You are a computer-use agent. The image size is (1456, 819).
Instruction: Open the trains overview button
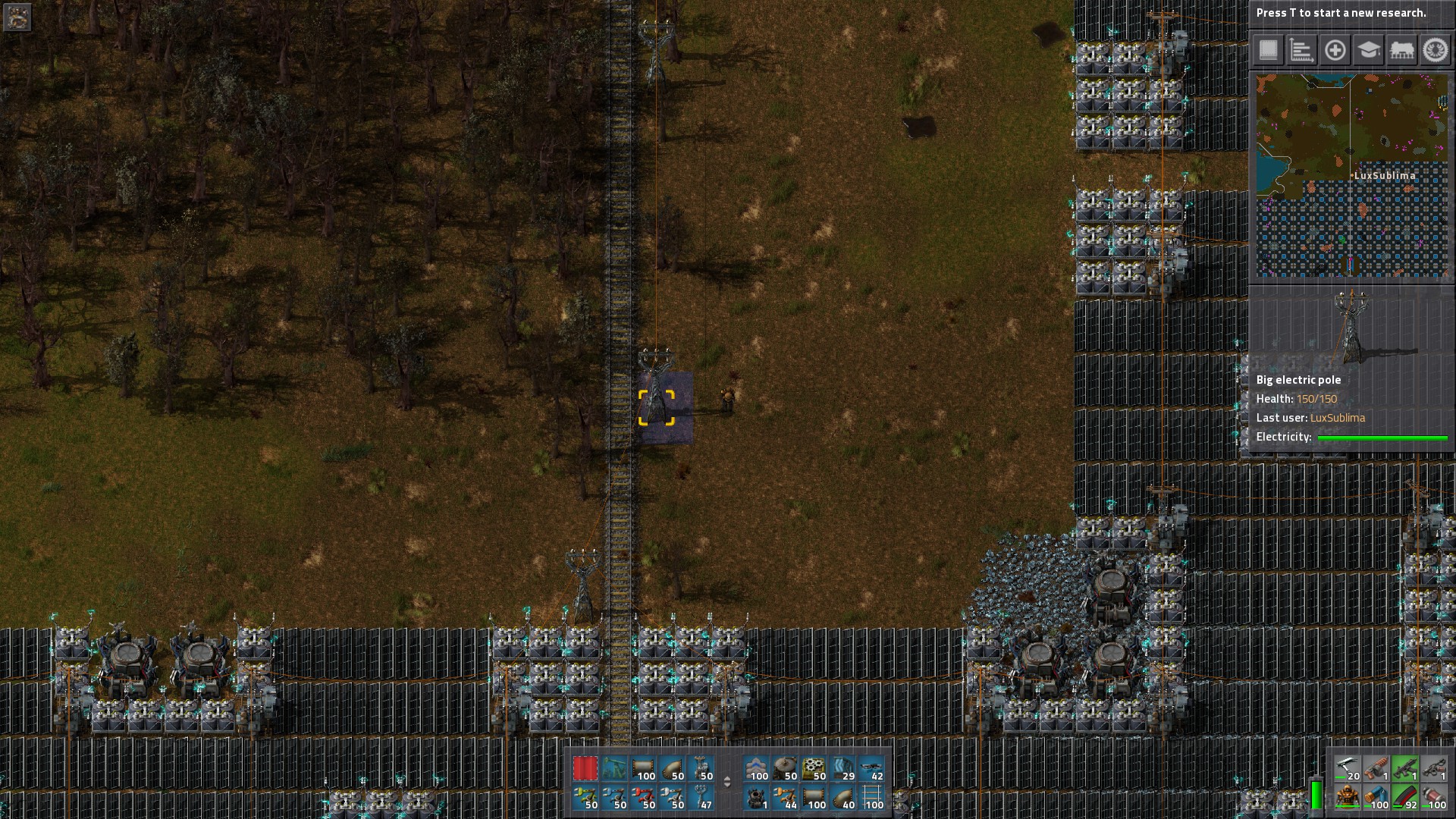pyautogui.click(x=1401, y=51)
